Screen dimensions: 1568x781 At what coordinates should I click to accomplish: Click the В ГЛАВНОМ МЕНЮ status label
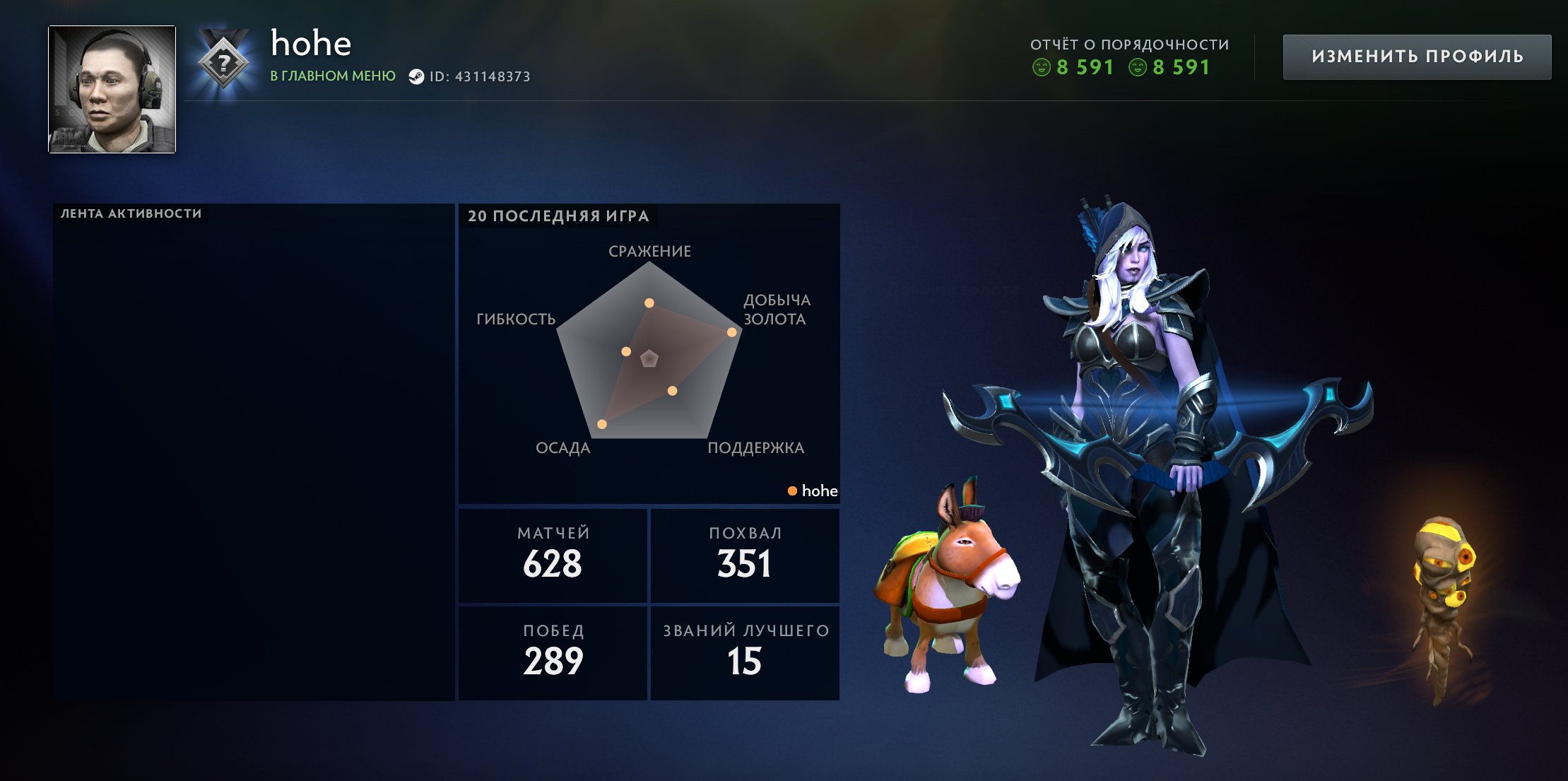(332, 74)
